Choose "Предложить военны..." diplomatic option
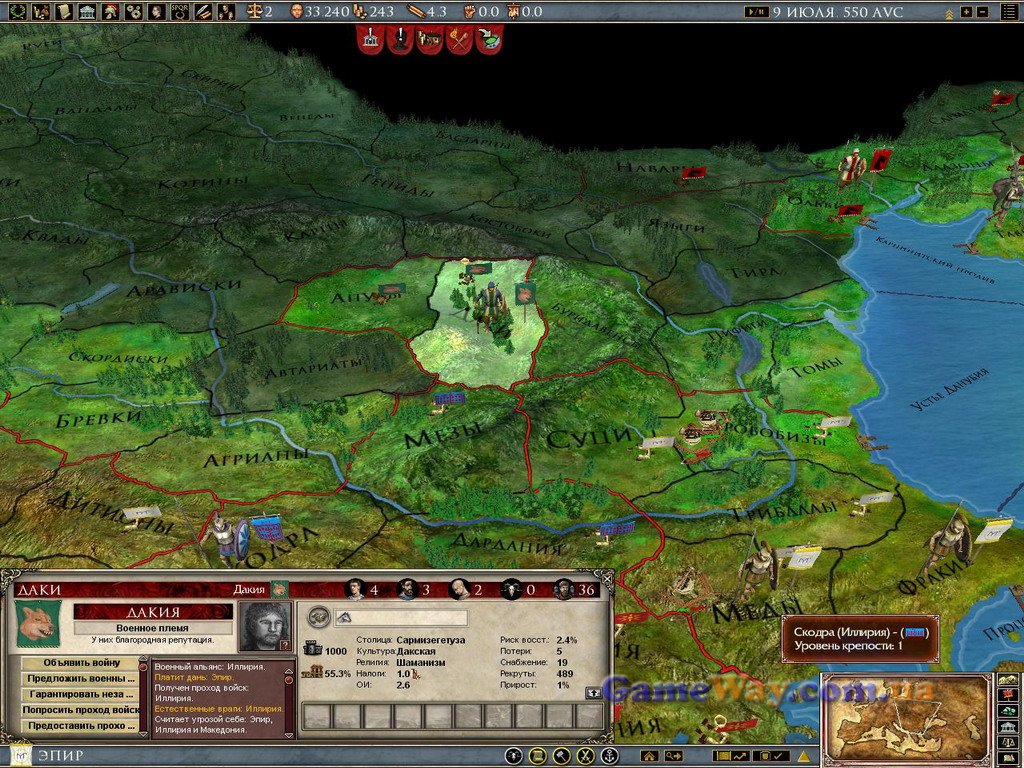The width and height of the screenshot is (1024, 768). point(78,679)
